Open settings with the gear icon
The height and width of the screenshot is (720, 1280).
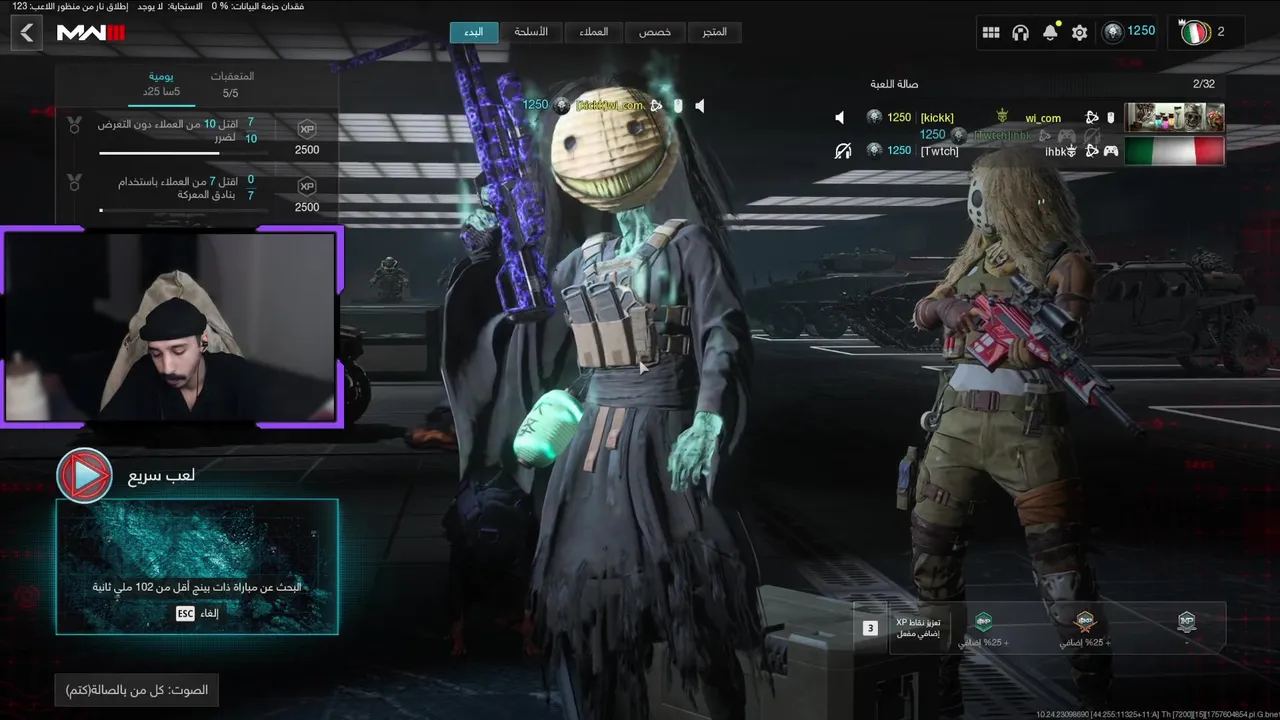[1079, 33]
